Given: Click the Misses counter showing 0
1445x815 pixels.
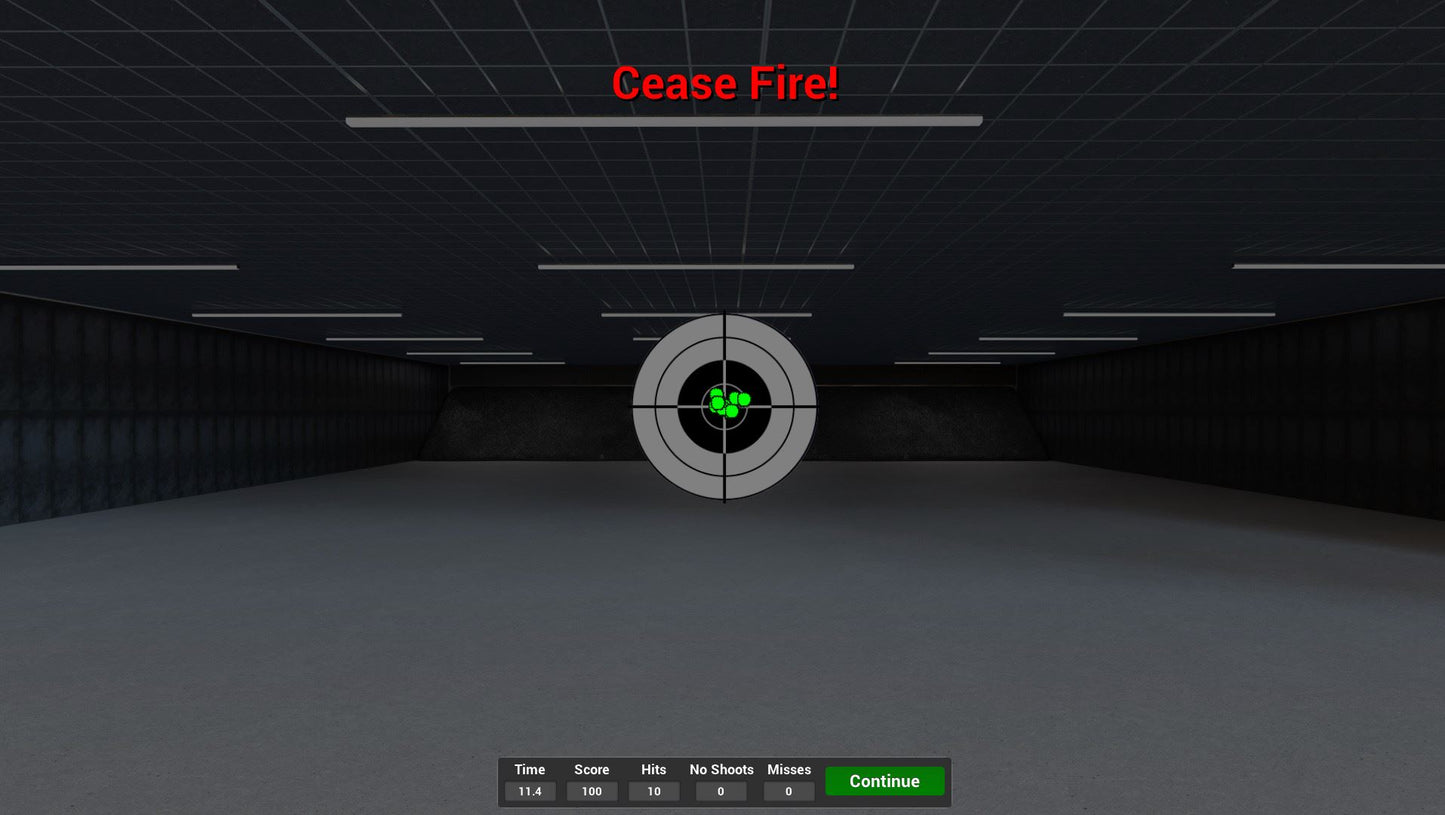Looking at the screenshot, I should click(x=789, y=791).
